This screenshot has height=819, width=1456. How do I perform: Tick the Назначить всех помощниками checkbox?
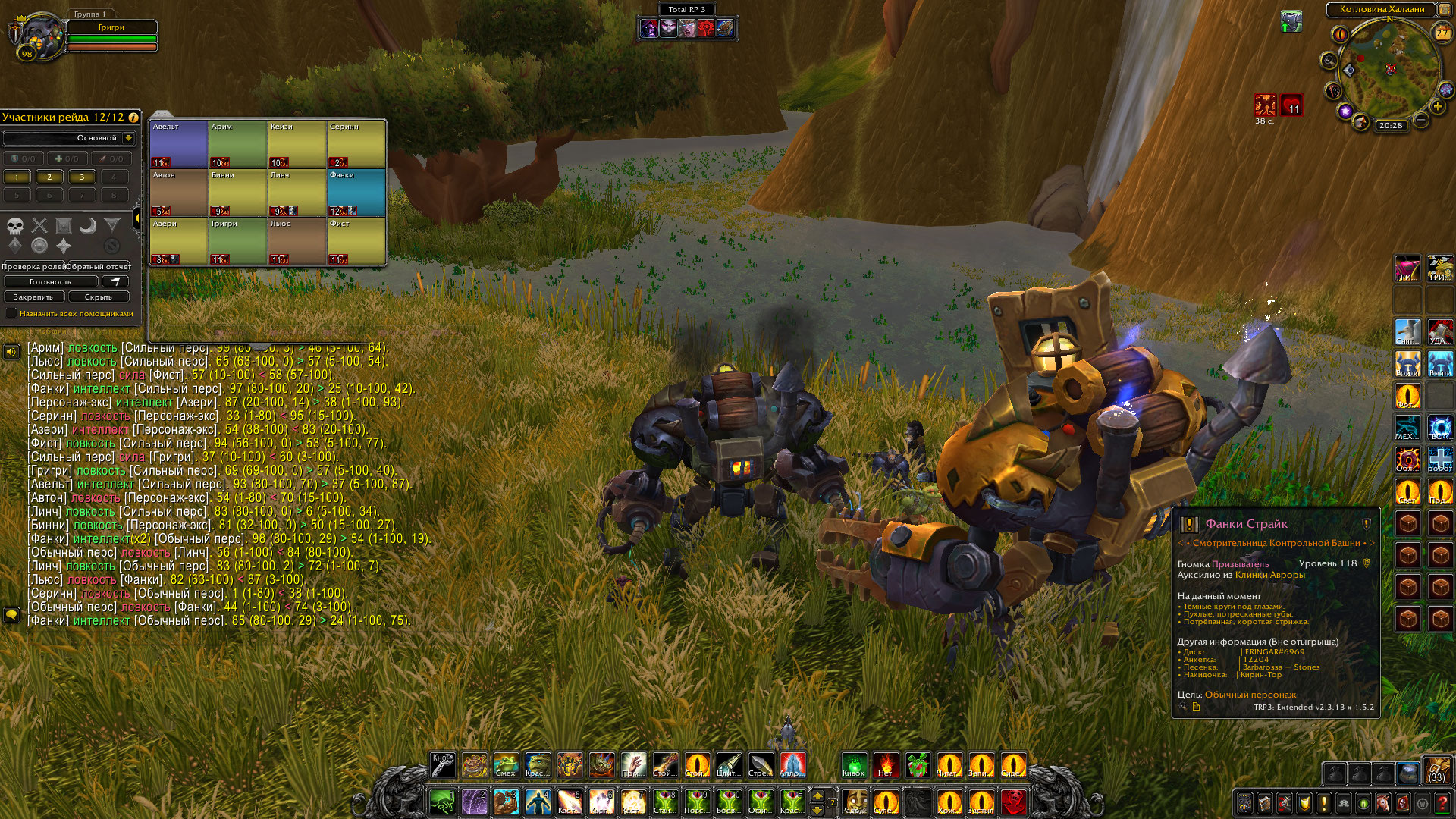click(x=11, y=313)
